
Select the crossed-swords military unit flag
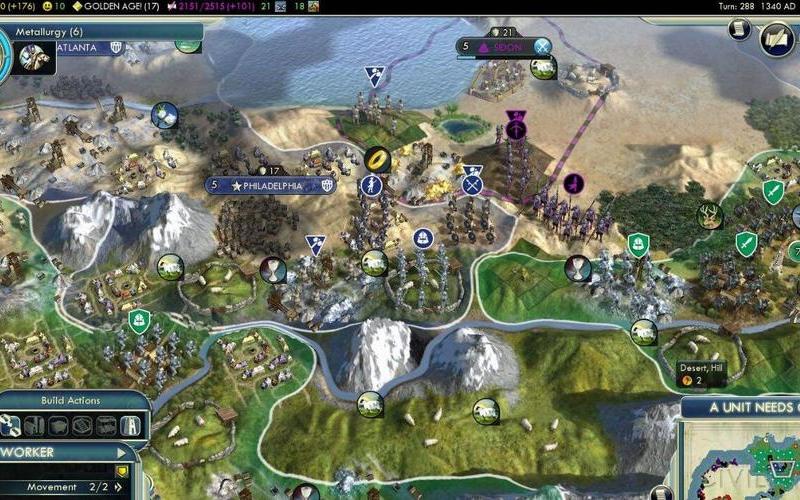click(x=472, y=184)
